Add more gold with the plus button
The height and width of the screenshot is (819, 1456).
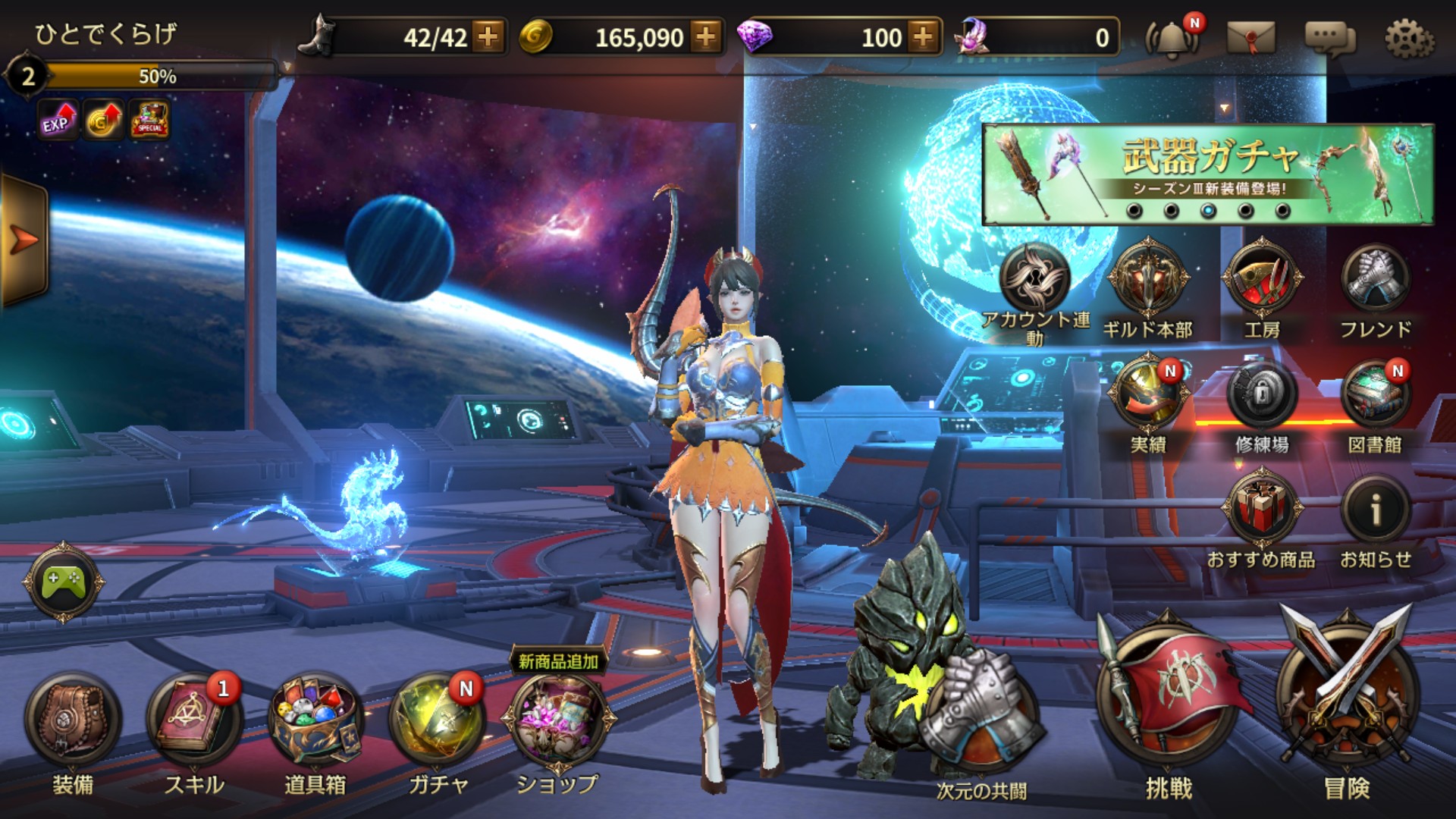[x=706, y=37]
